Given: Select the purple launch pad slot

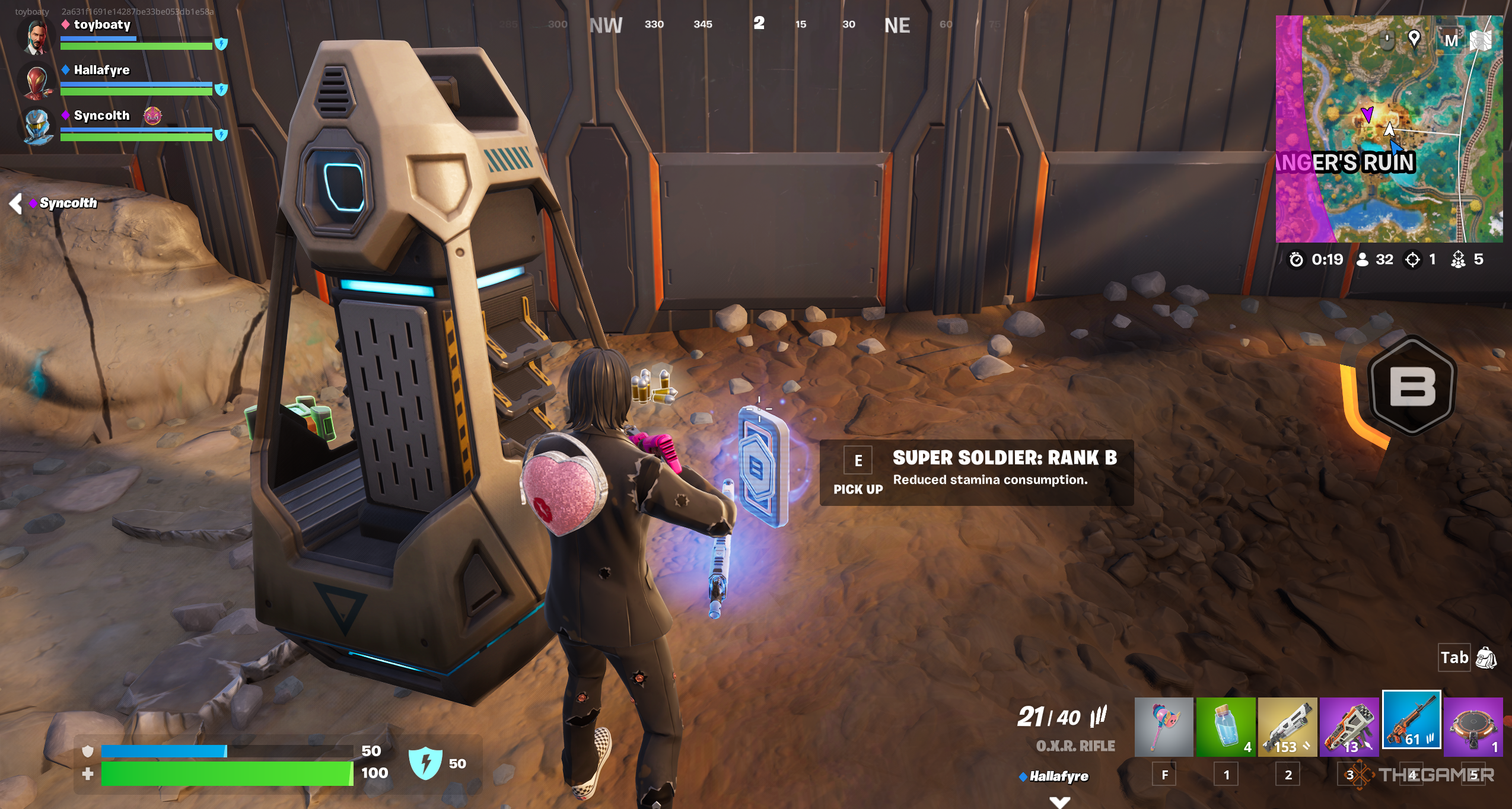Looking at the screenshot, I should tap(1473, 727).
